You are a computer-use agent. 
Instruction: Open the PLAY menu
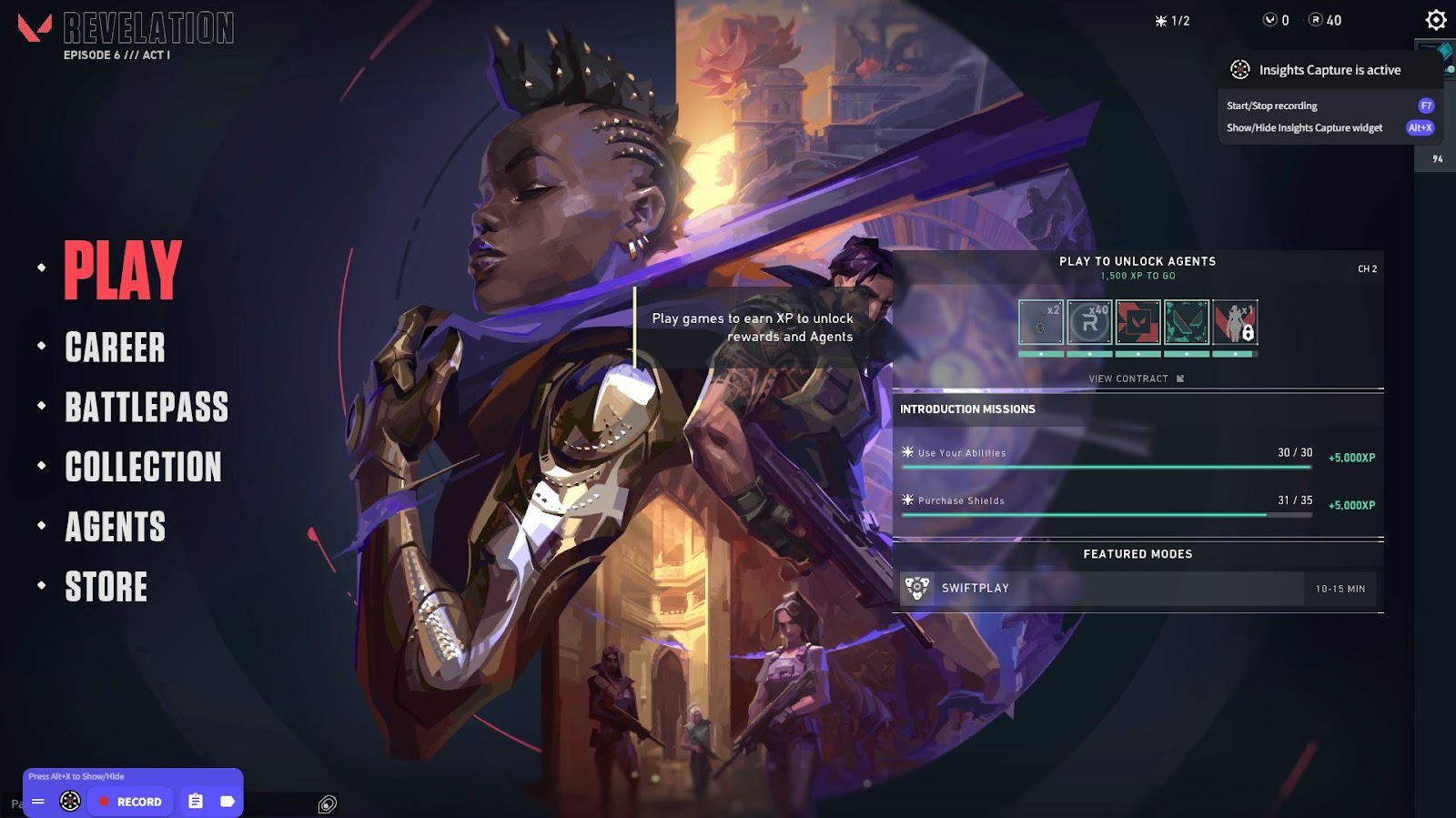(x=123, y=269)
